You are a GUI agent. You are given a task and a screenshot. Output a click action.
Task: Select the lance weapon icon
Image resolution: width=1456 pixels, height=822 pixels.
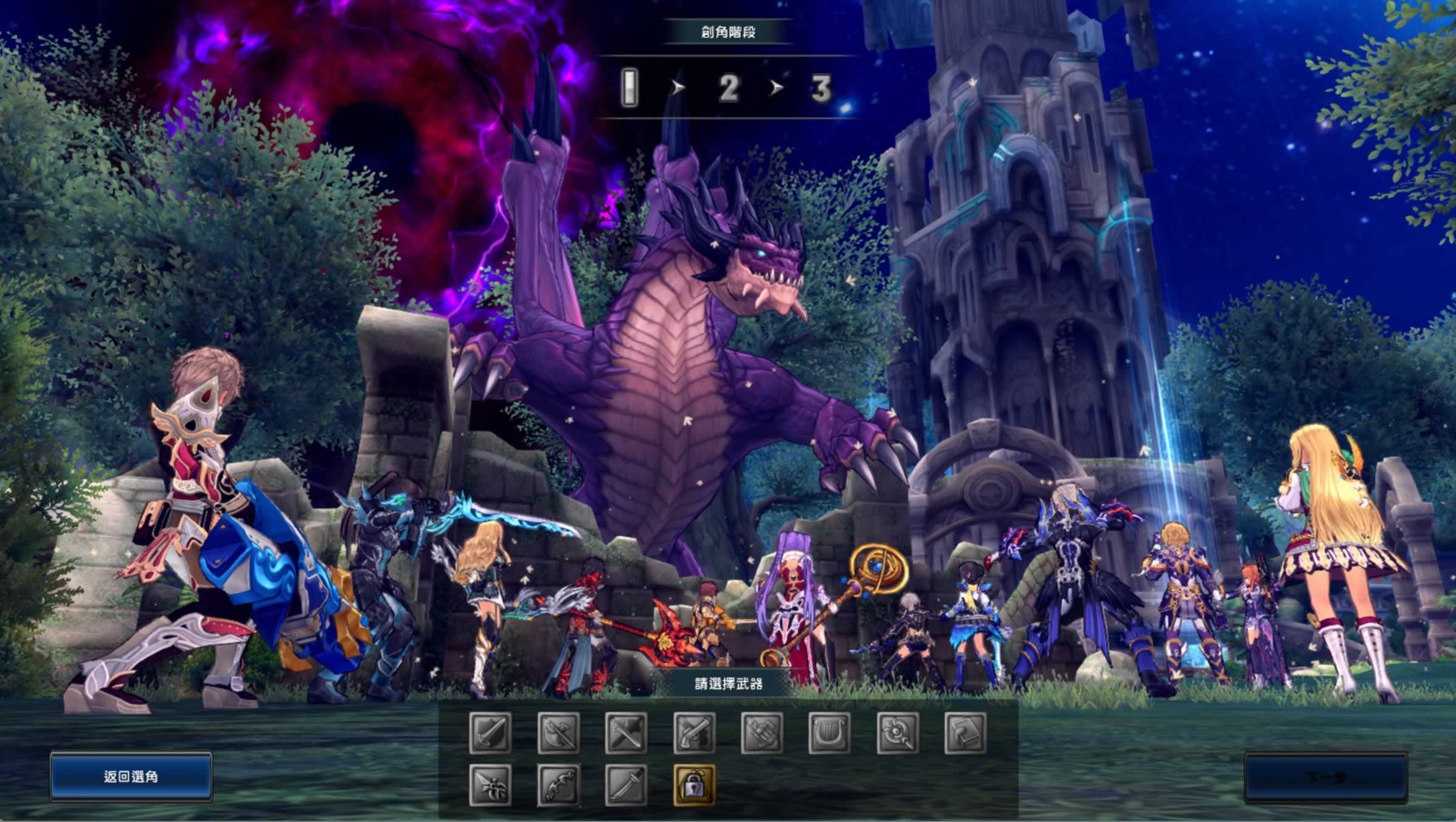(x=490, y=785)
